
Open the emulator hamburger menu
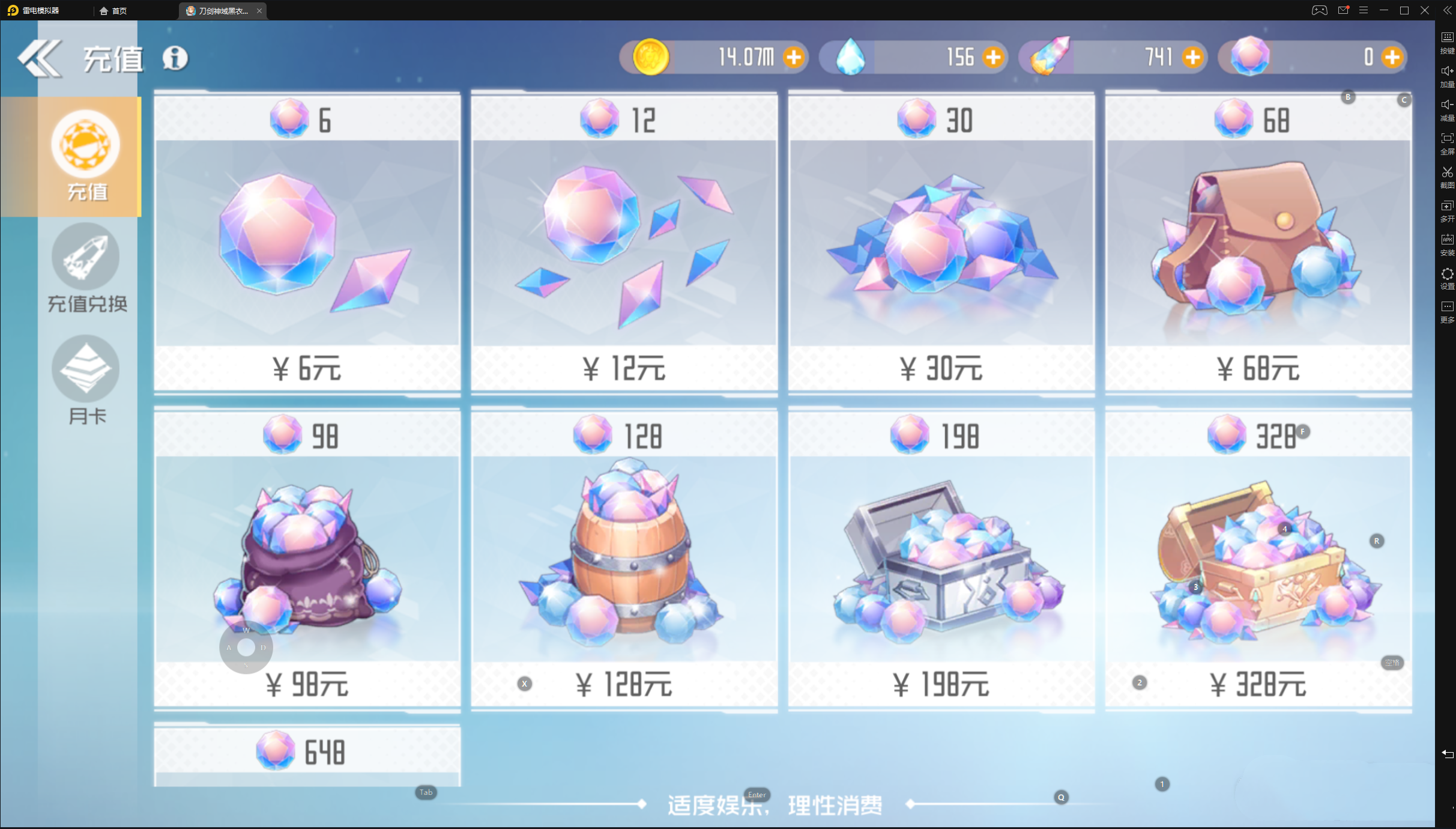tap(1364, 10)
